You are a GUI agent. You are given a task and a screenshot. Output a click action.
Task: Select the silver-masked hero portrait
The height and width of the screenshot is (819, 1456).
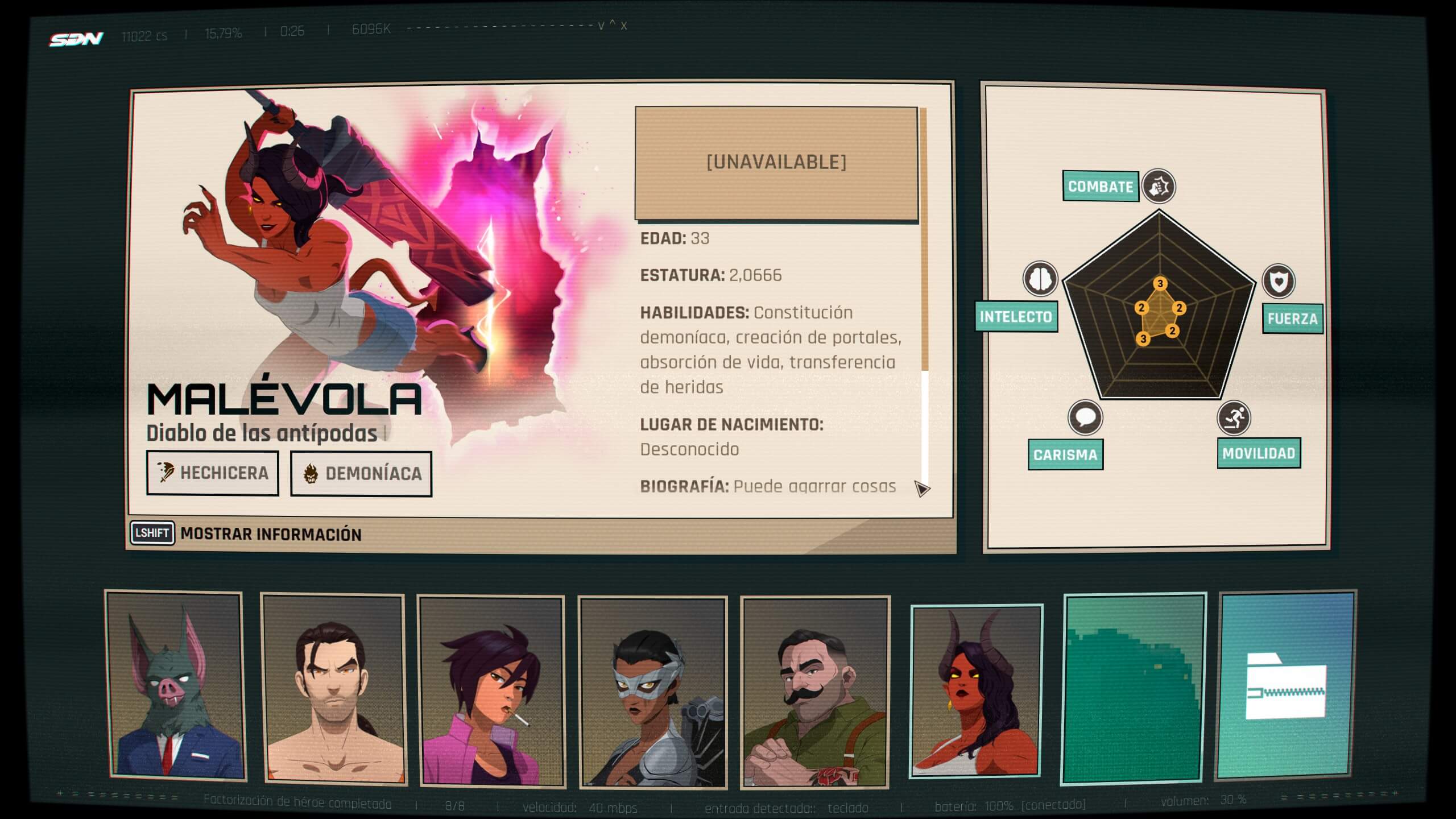(652, 692)
